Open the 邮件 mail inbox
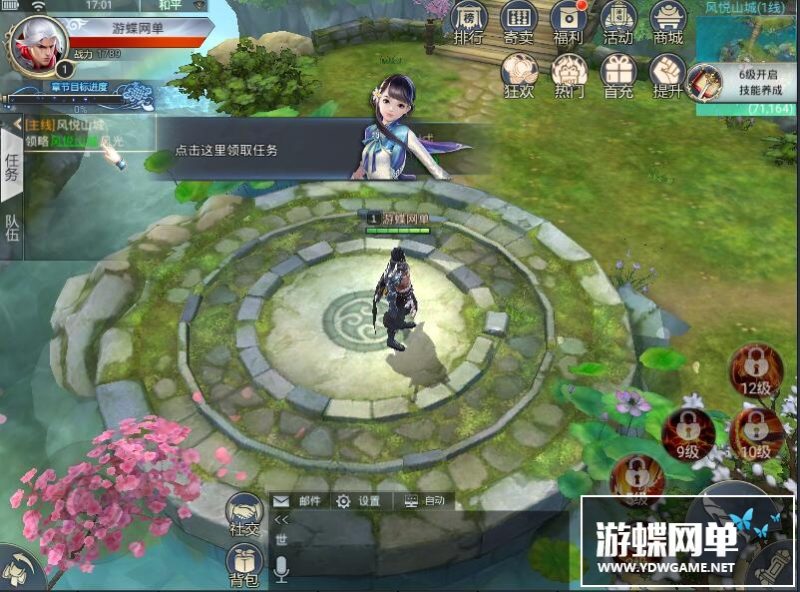Image resolution: width=800 pixels, height=592 pixels. click(298, 501)
